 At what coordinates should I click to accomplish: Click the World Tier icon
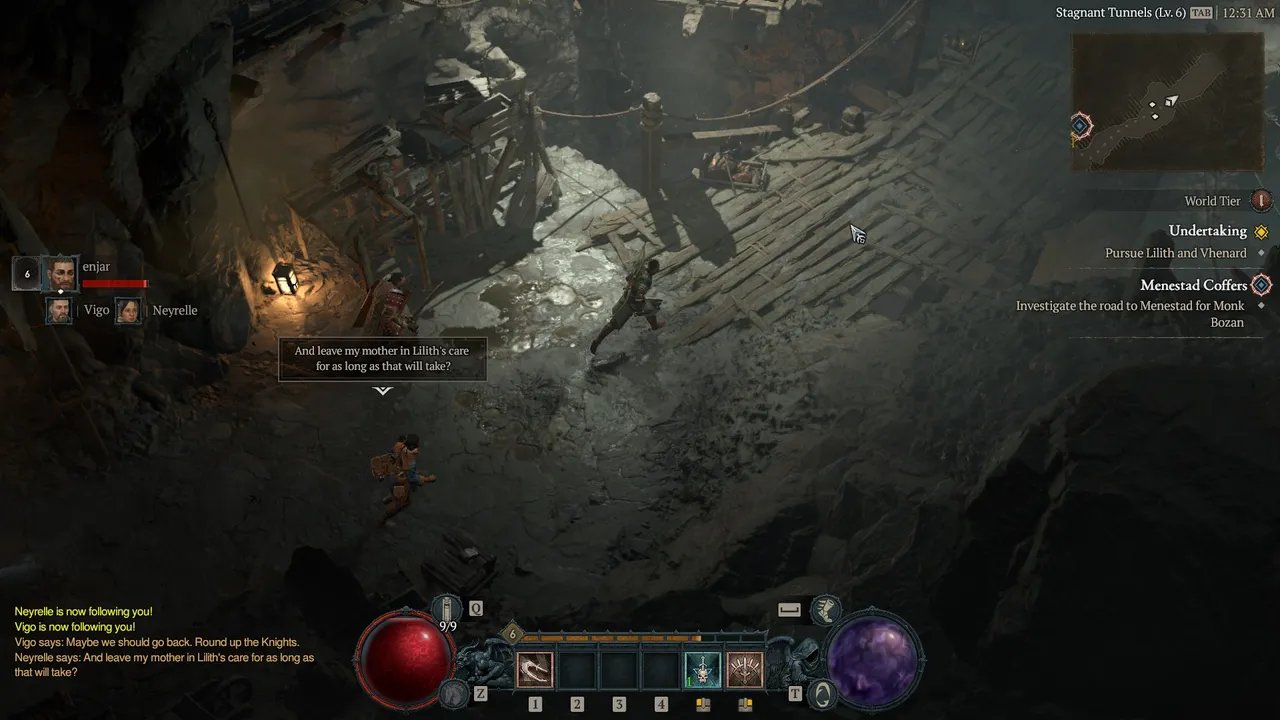(1261, 201)
